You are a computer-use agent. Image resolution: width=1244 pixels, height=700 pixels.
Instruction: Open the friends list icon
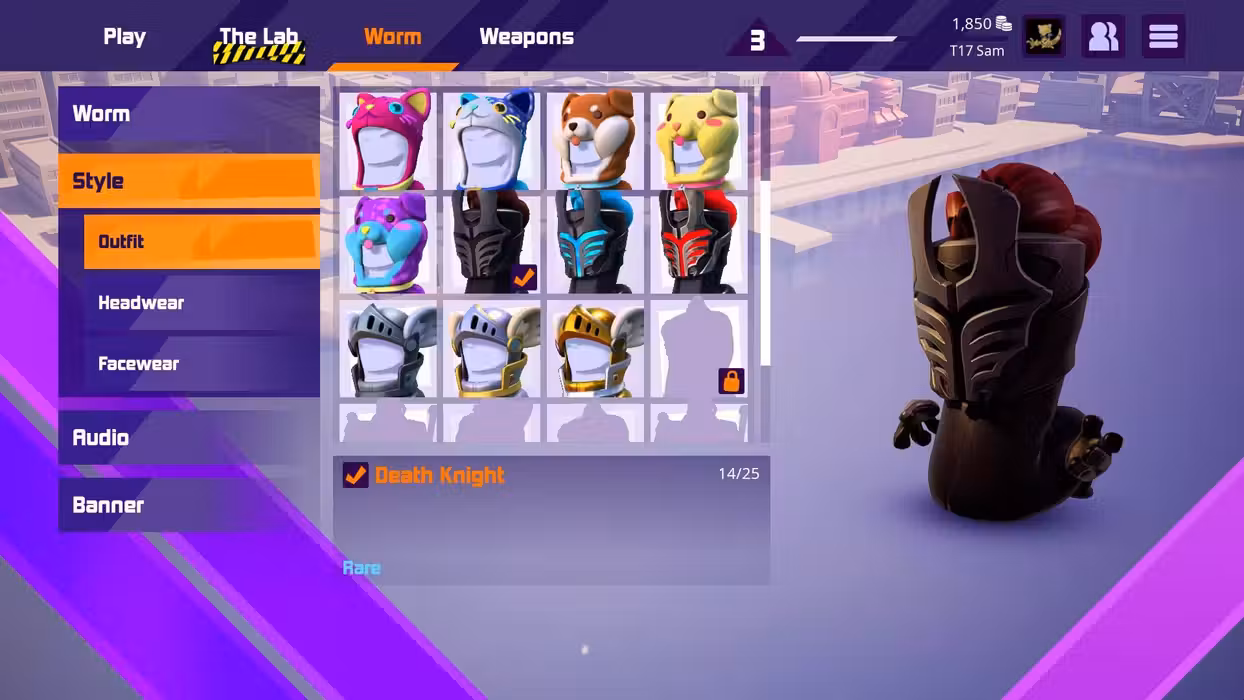point(1103,37)
